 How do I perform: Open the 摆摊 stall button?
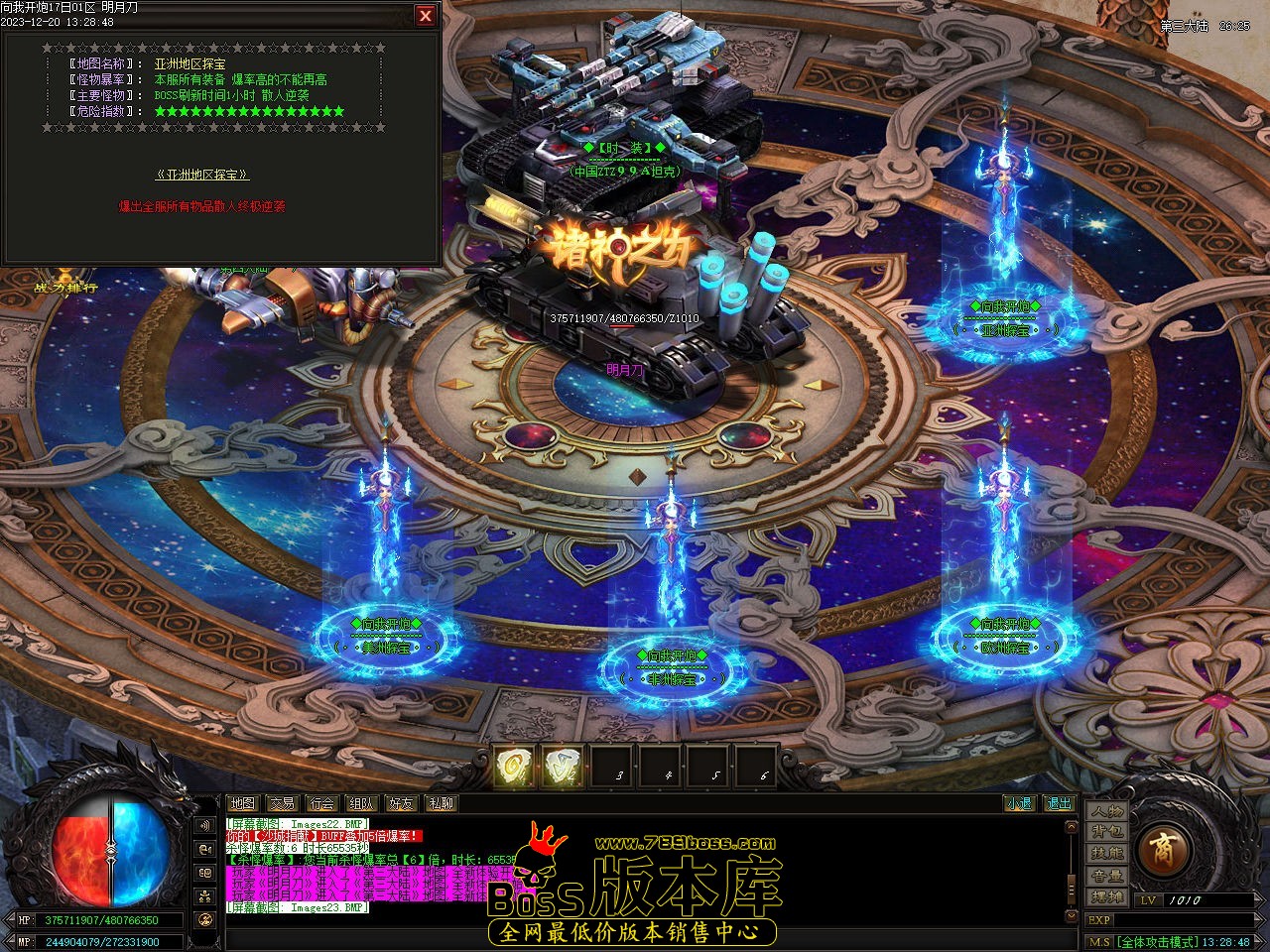(x=1106, y=896)
